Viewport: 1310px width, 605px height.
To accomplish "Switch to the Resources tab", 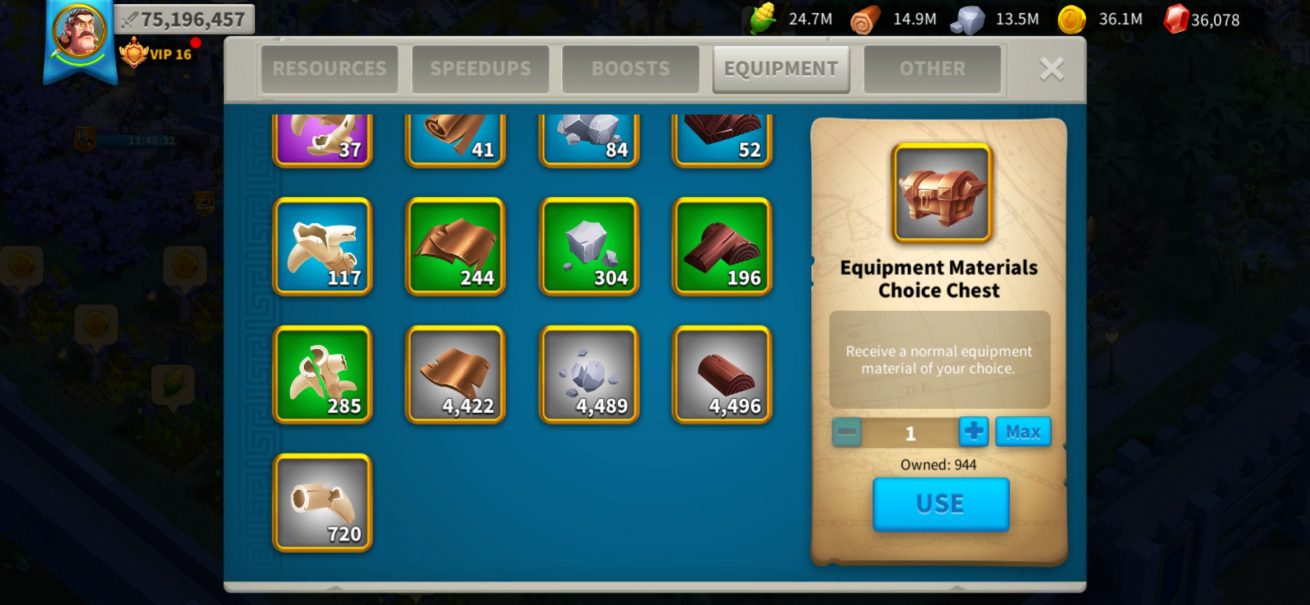I will point(329,69).
